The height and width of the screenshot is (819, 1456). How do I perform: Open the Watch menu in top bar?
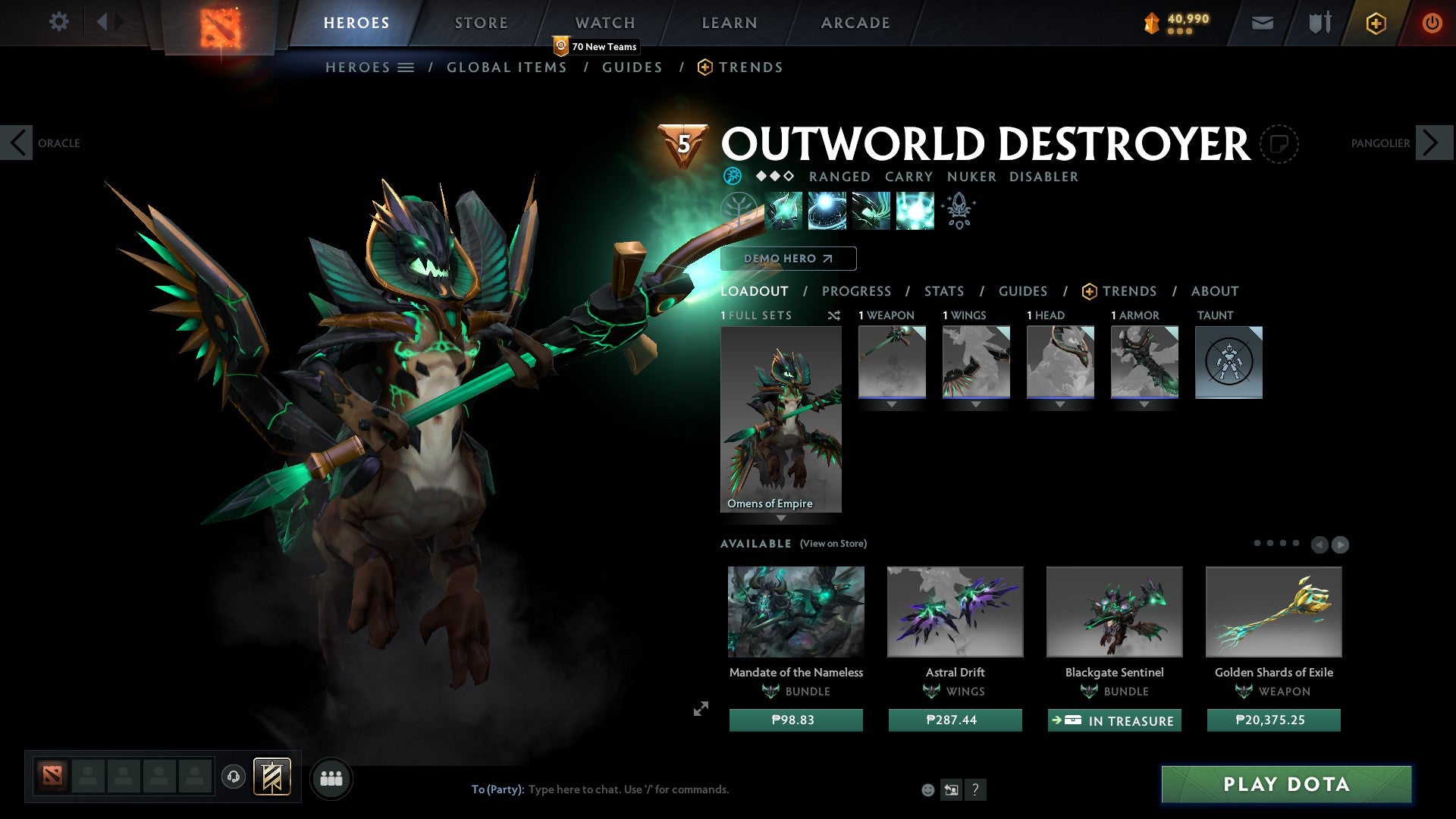(604, 23)
